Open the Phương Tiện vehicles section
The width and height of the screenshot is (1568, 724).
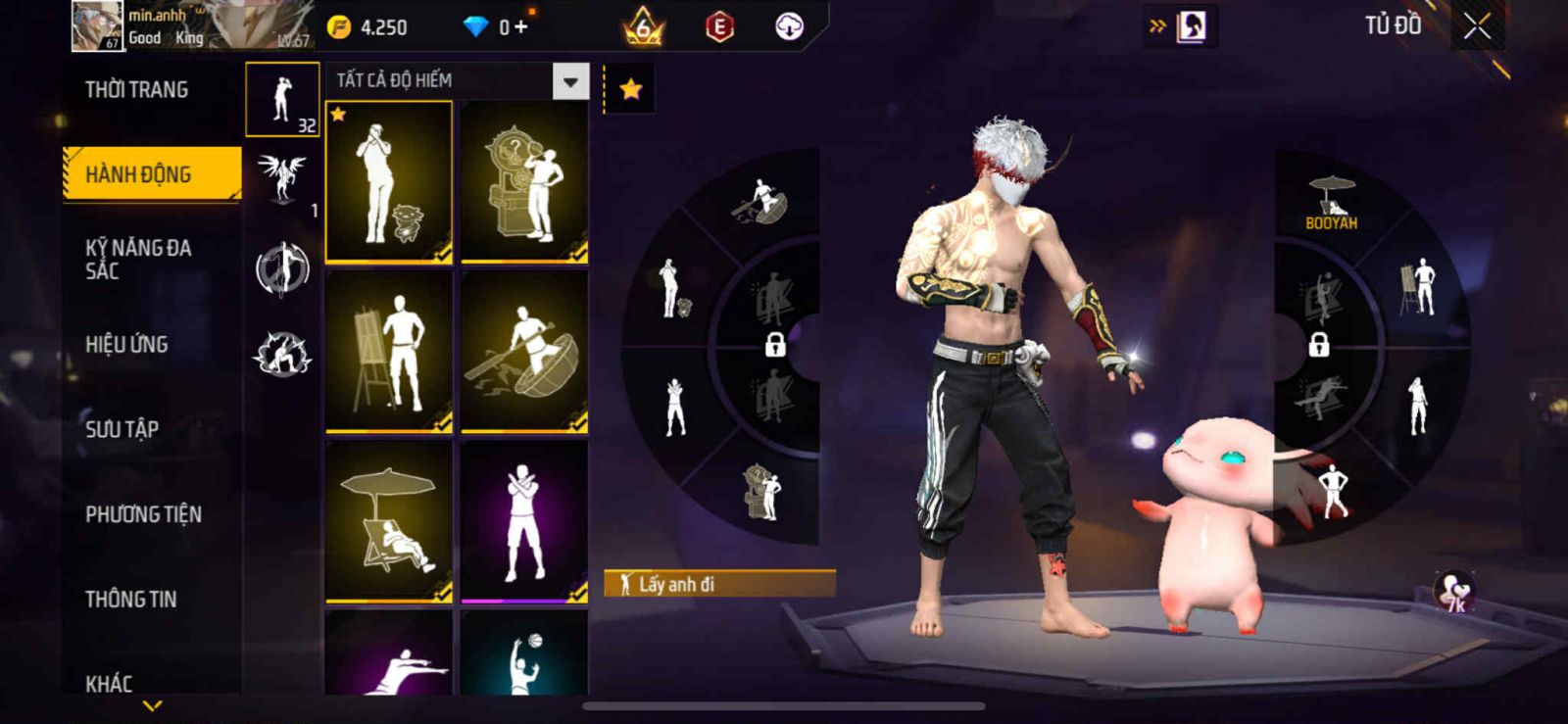click(x=143, y=513)
